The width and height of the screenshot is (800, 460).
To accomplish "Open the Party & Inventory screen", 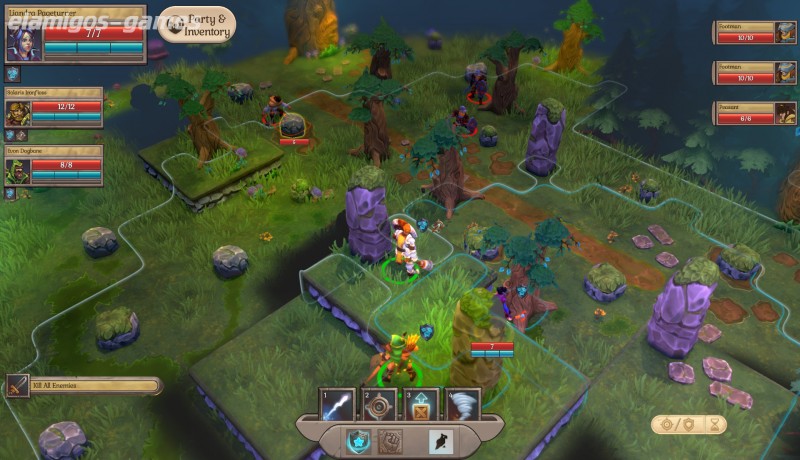I will [197, 25].
